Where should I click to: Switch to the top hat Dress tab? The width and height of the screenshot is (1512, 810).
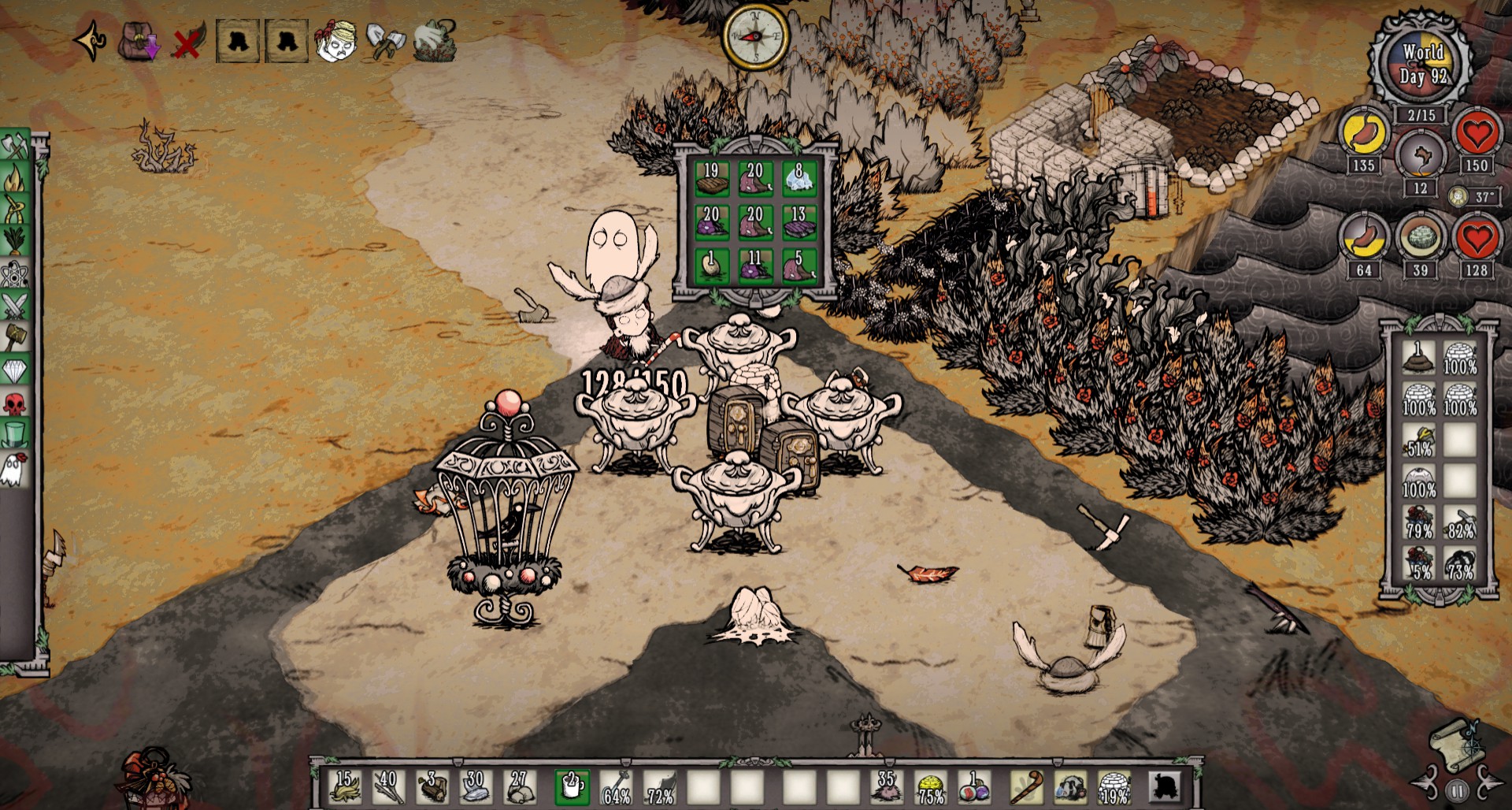tap(15, 434)
